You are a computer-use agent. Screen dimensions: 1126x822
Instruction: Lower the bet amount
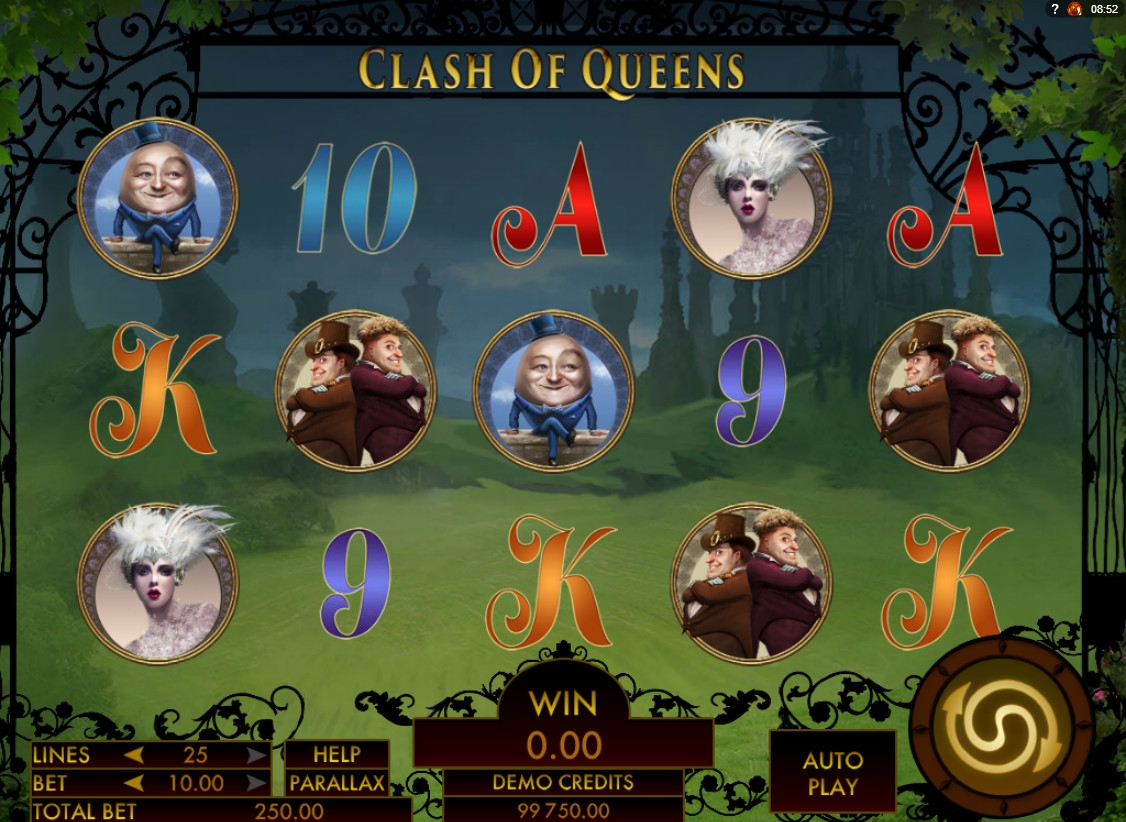pyautogui.click(x=133, y=783)
